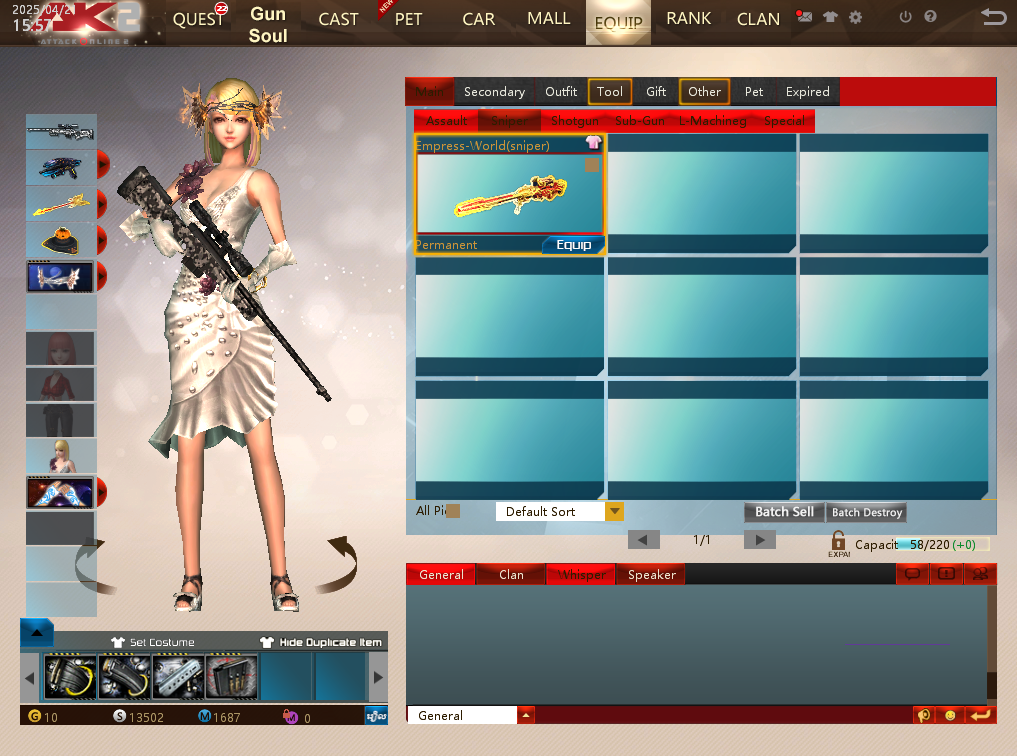Switch to the Secondary weapons tab

[494, 92]
